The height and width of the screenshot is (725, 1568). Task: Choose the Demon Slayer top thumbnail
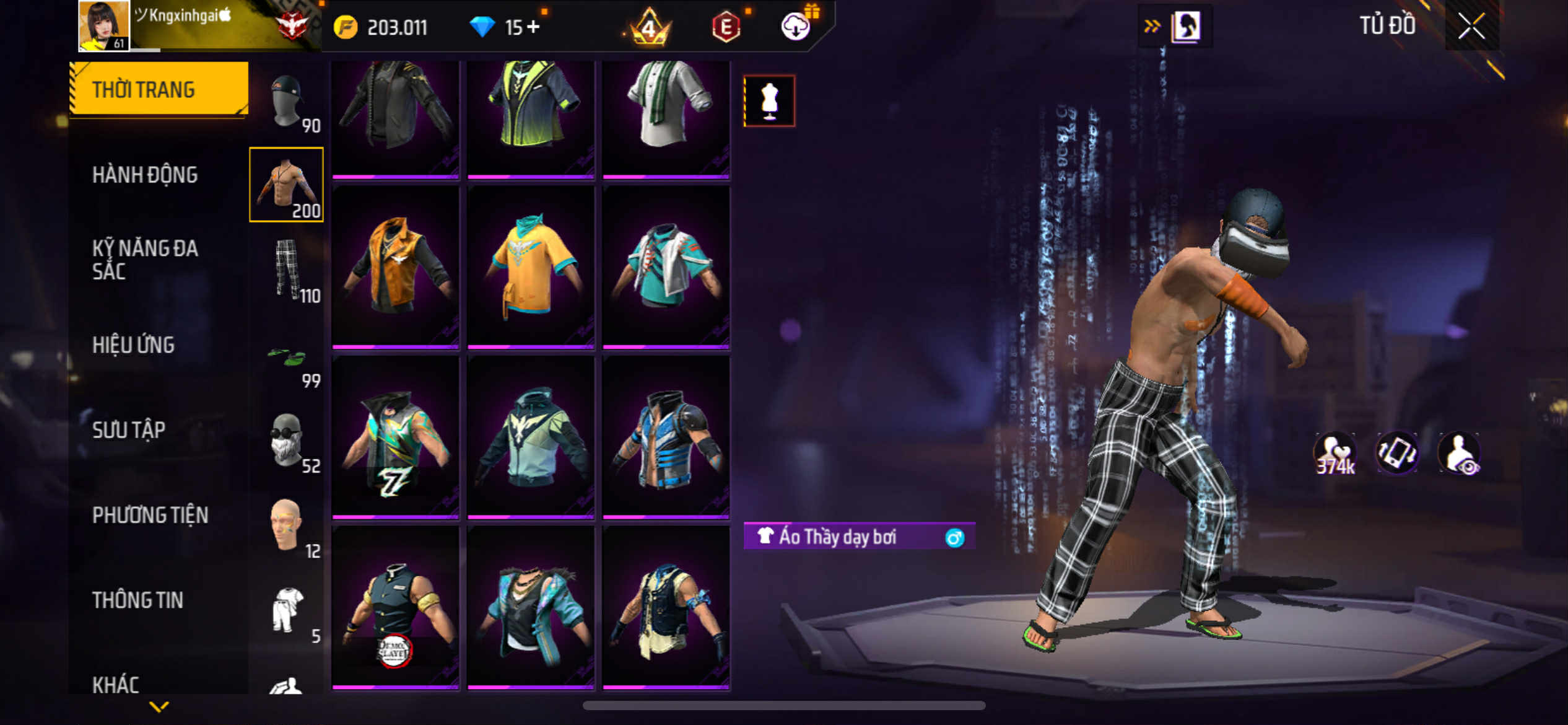(396, 607)
